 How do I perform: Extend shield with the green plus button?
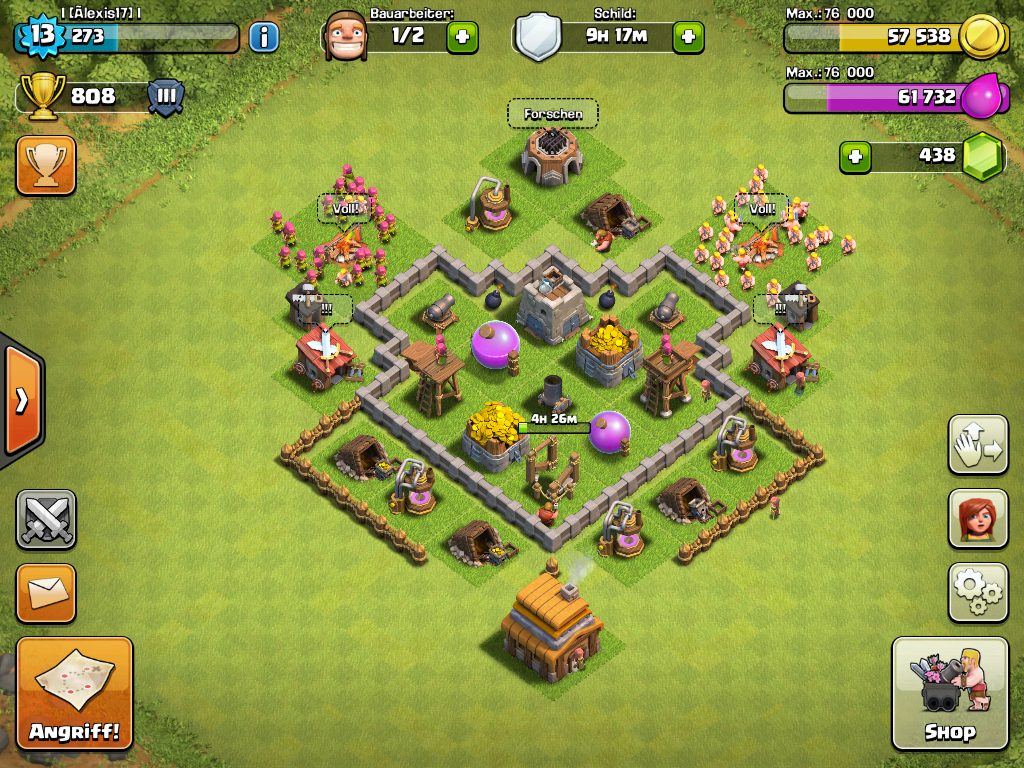688,38
